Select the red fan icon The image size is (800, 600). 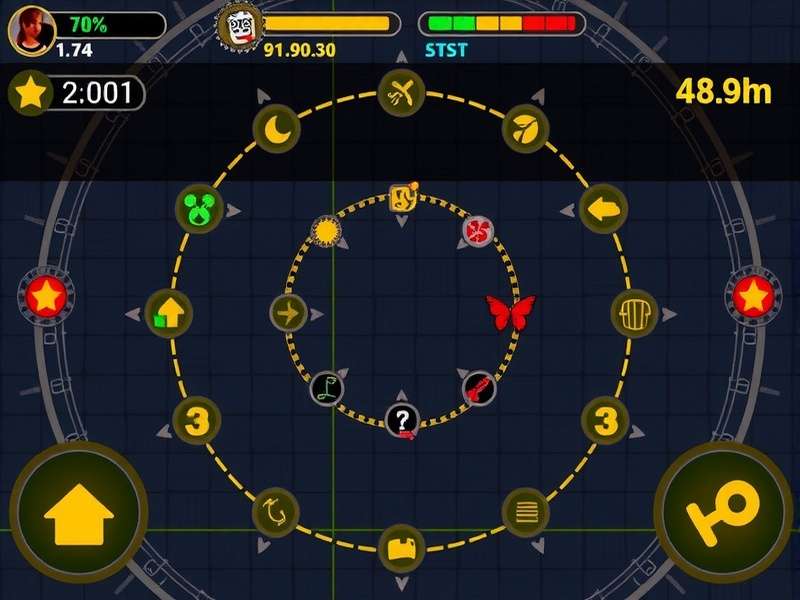[x=478, y=233]
